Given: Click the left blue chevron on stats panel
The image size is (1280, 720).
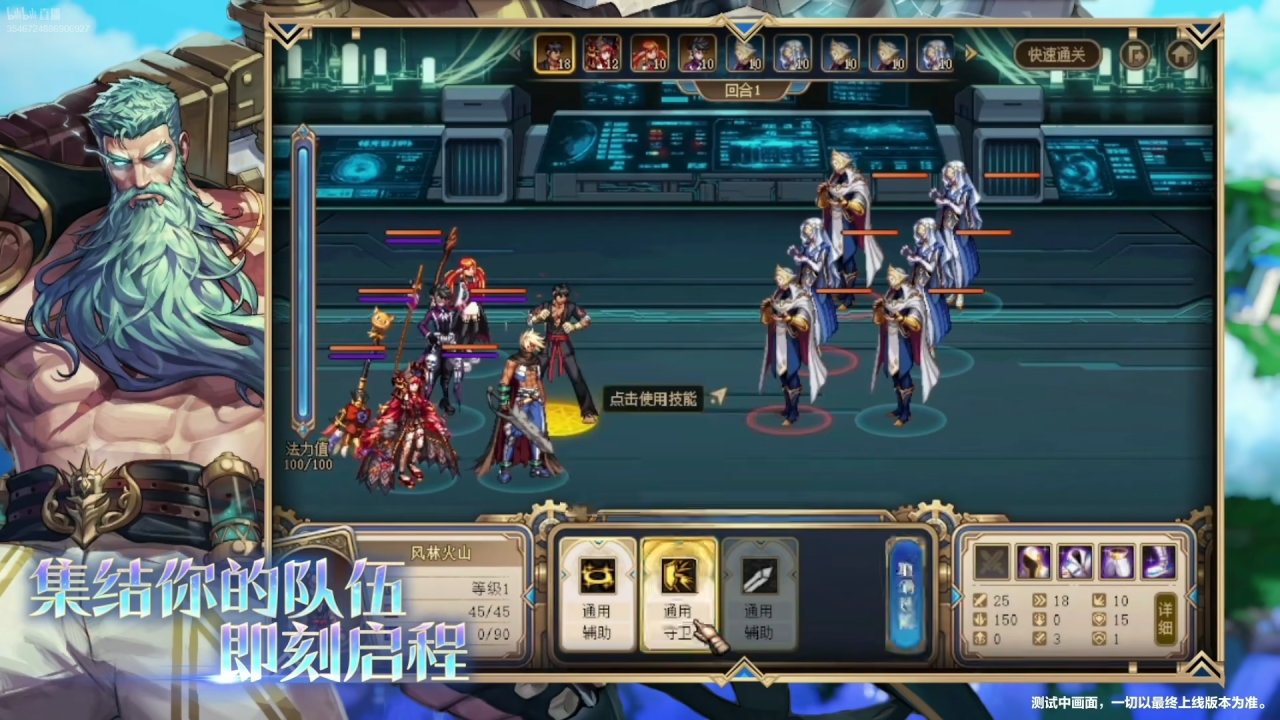Looking at the screenshot, I should coord(957,597).
